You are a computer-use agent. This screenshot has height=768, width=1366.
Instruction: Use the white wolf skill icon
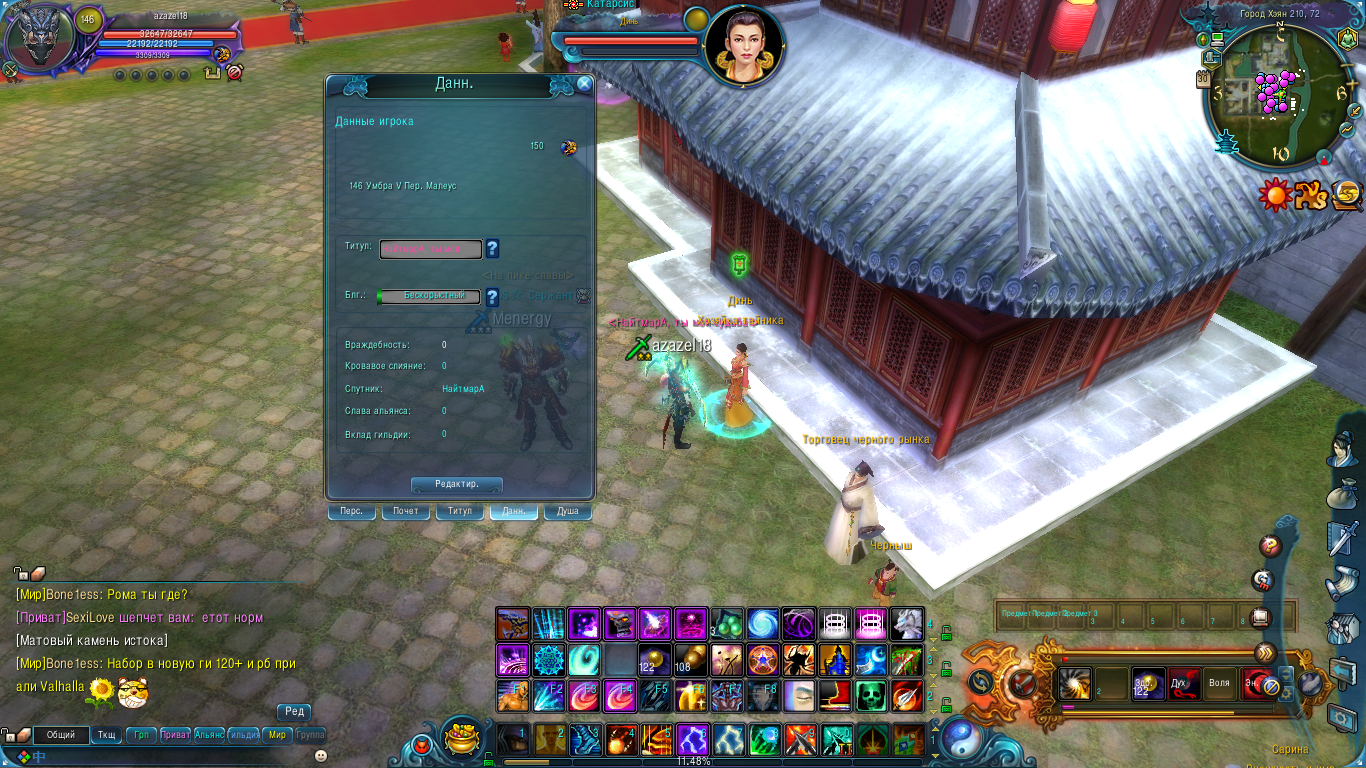pyautogui.click(x=907, y=624)
